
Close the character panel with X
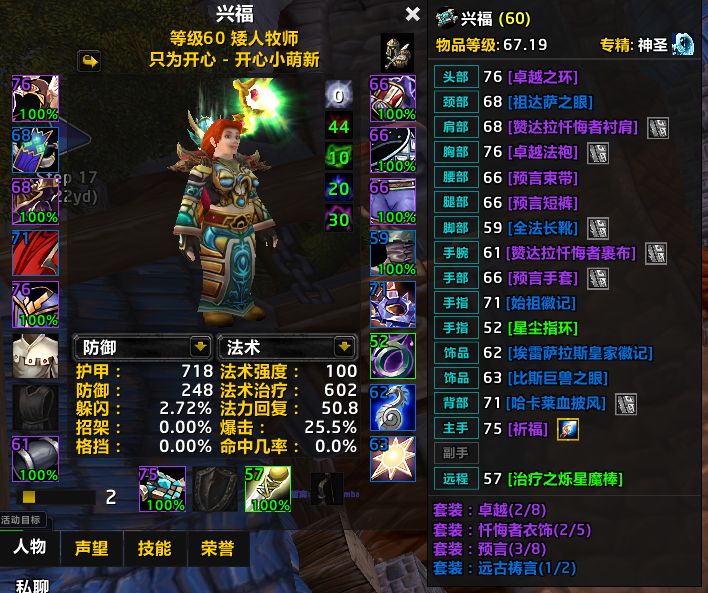click(412, 14)
